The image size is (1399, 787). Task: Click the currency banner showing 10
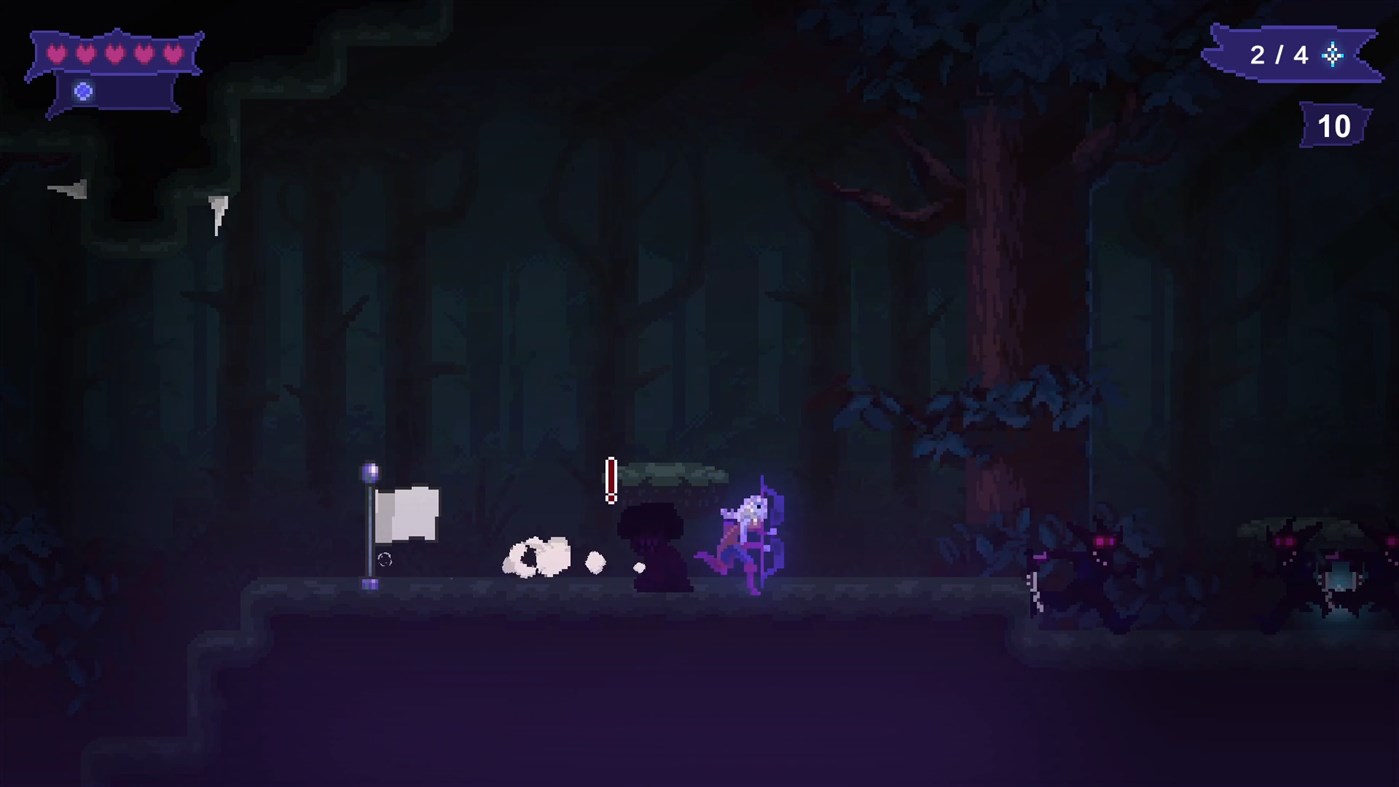[x=1334, y=126]
